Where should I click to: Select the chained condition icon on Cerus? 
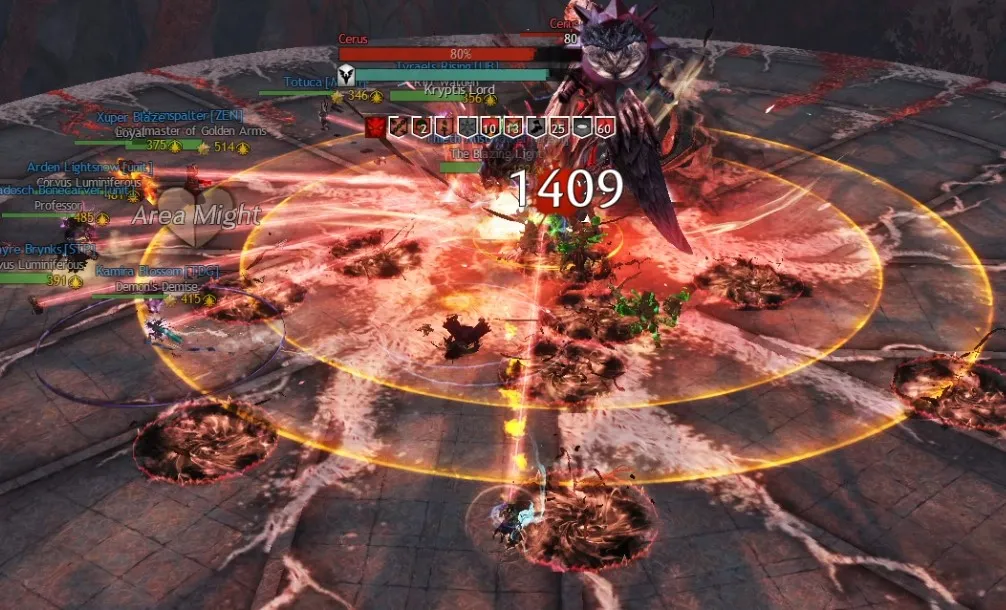coord(397,126)
